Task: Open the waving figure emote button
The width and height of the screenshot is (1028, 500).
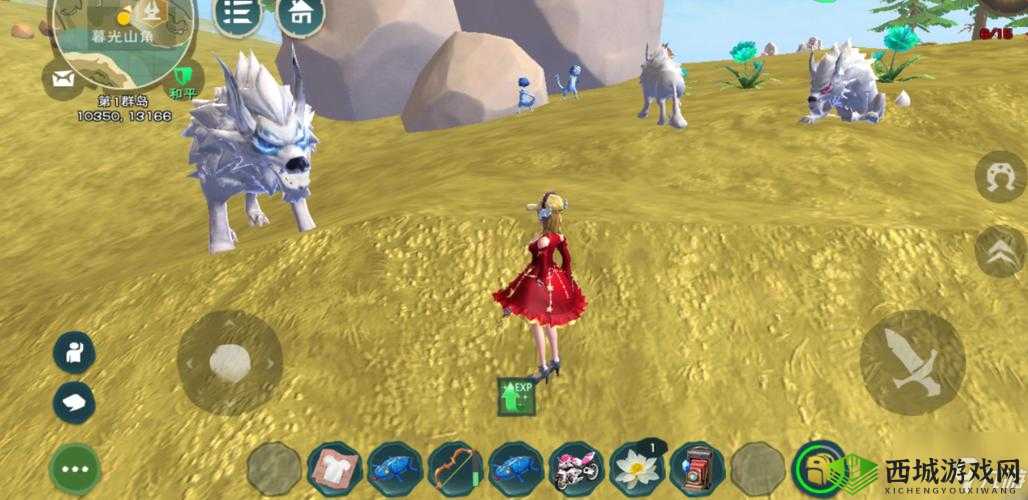Action: coord(74,352)
